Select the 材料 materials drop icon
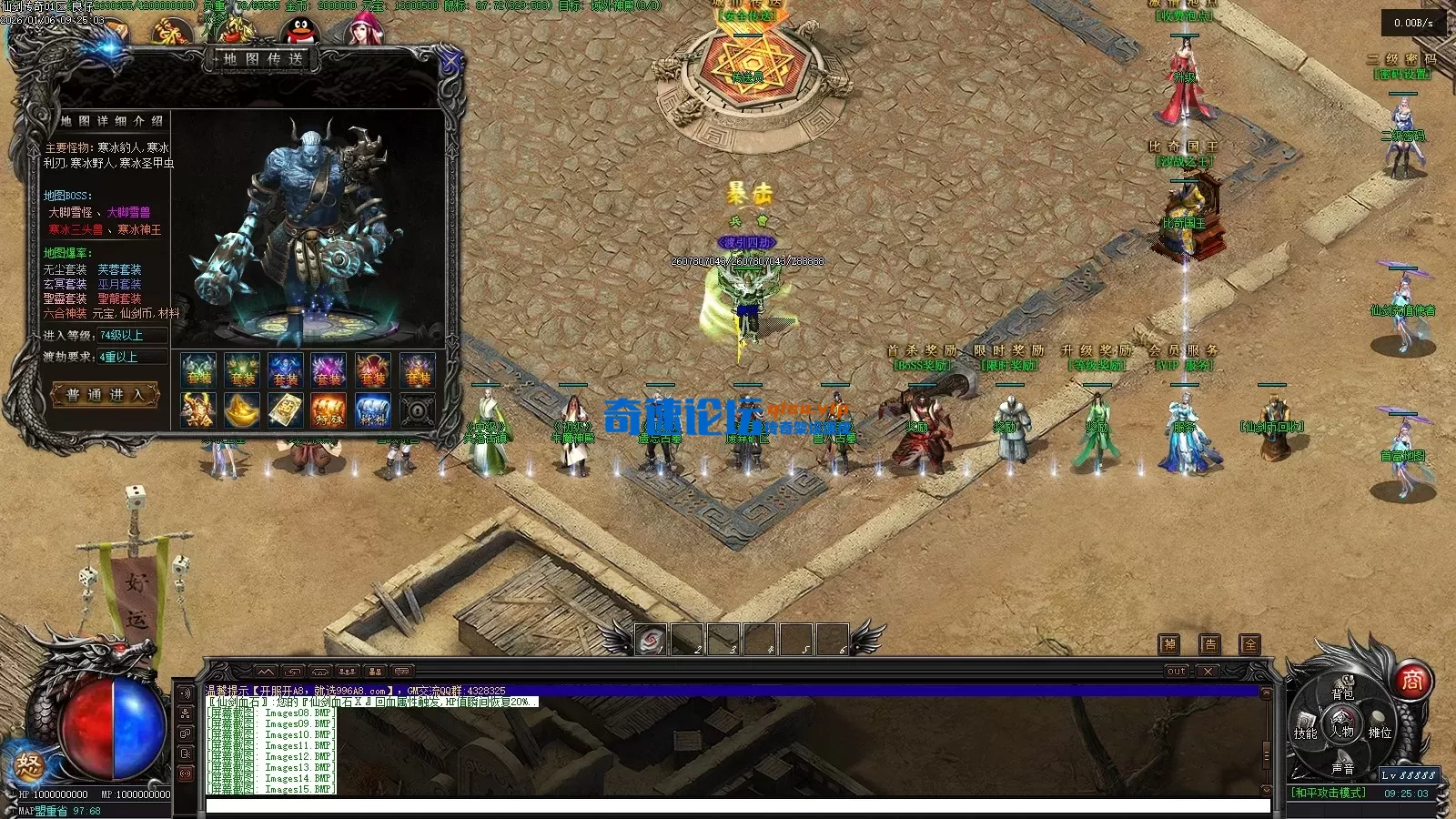The width and height of the screenshot is (1456, 819). [373, 409]
